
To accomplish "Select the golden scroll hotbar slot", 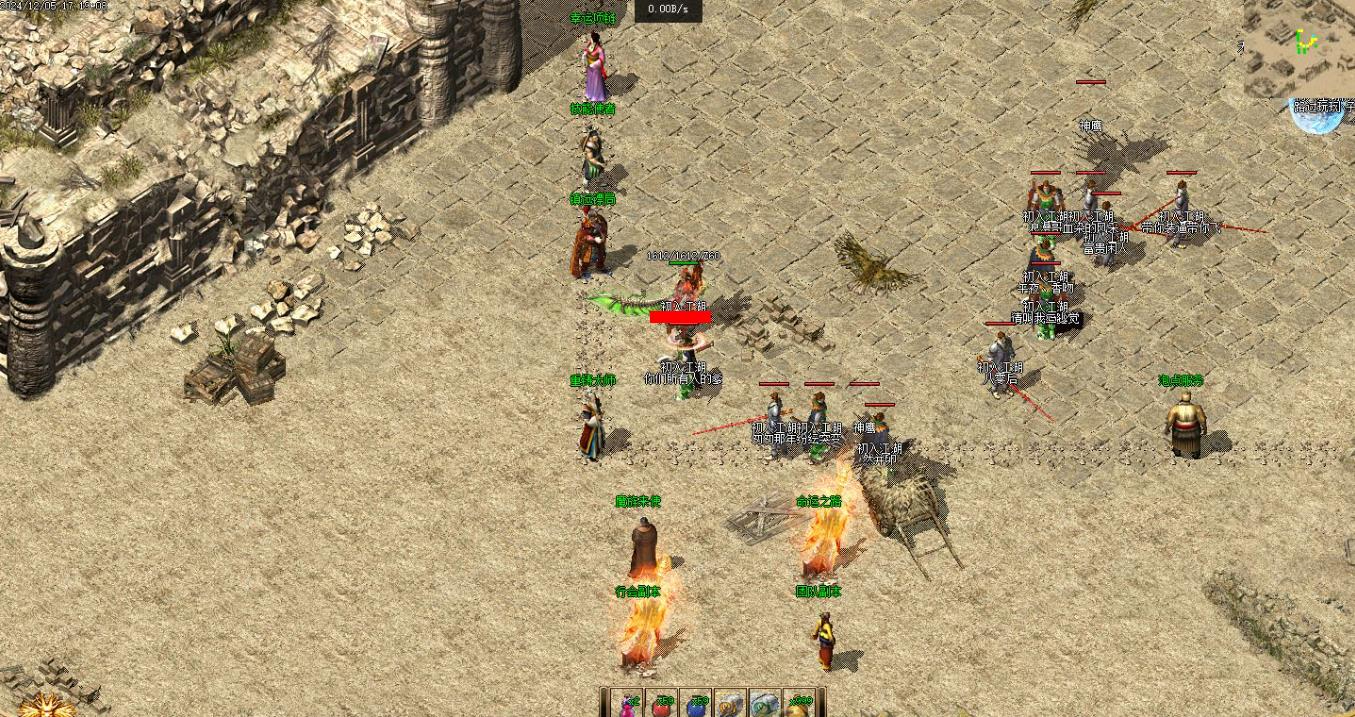I will (x=730, y=704).
